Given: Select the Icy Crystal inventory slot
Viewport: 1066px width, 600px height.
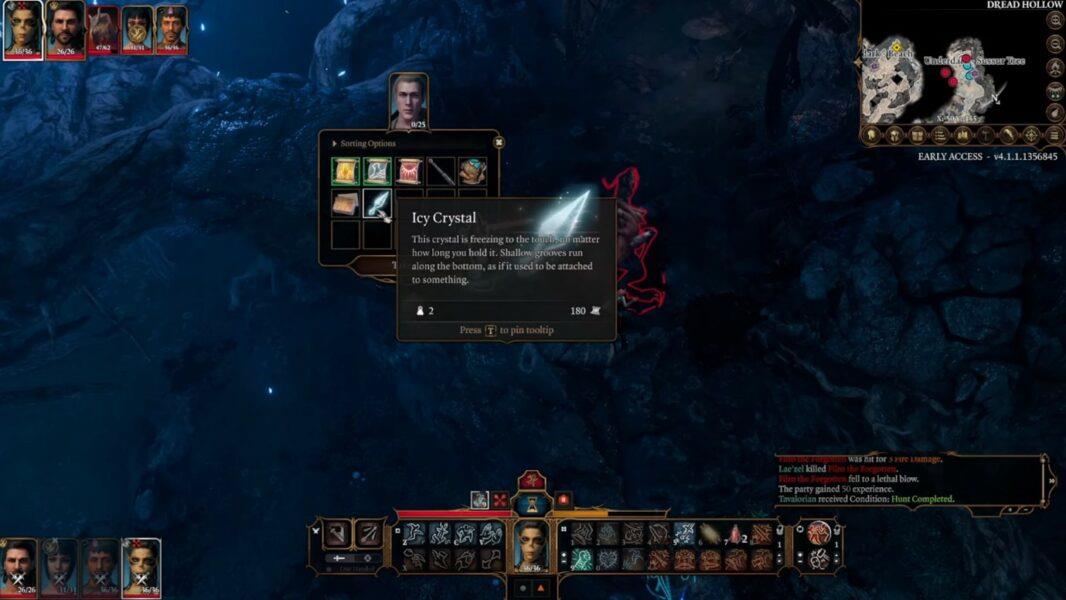Looking at the screenshot, I should pos(377,204).
